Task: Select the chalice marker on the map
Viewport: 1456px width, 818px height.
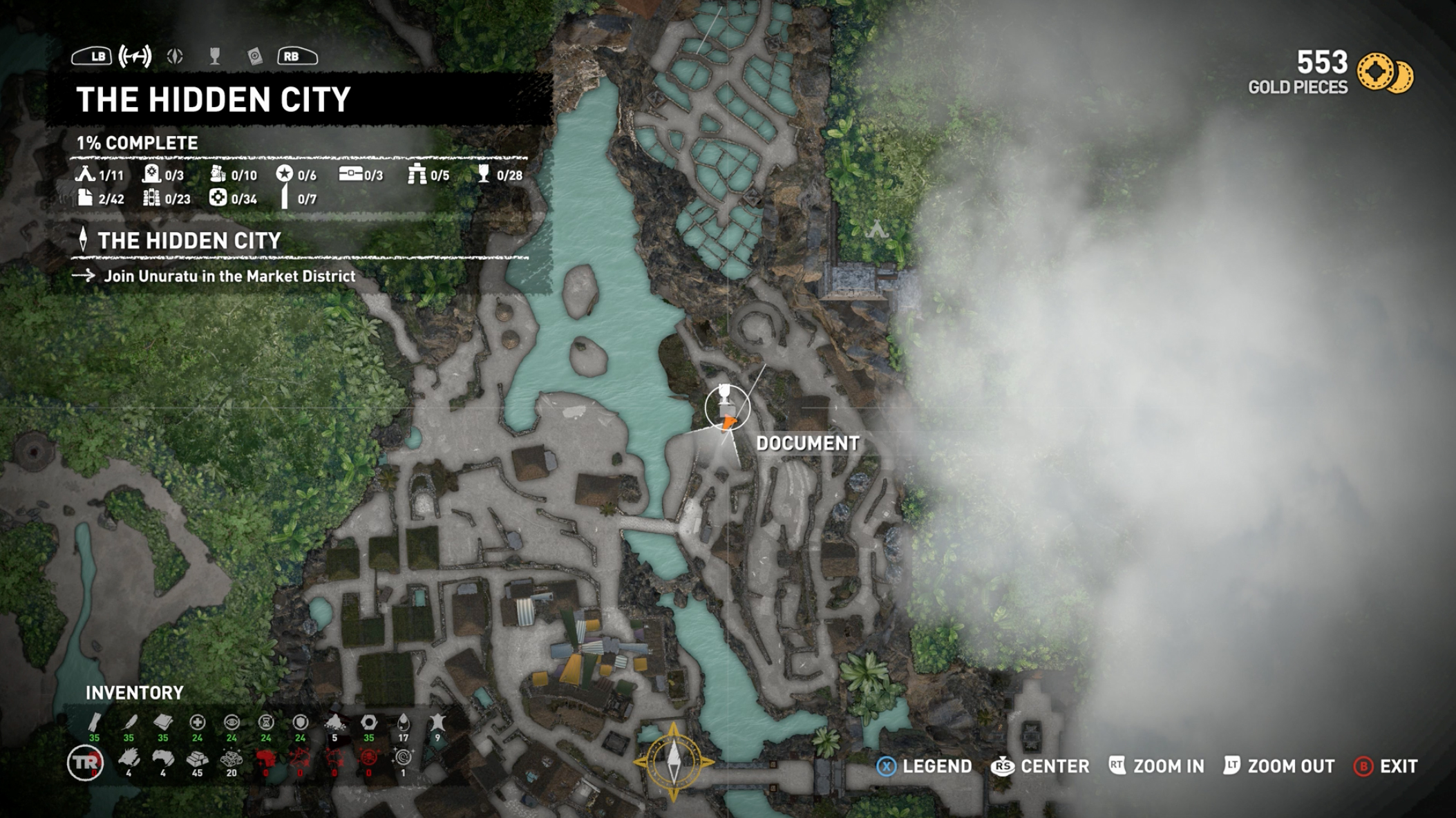Action: tap(724, 394)
